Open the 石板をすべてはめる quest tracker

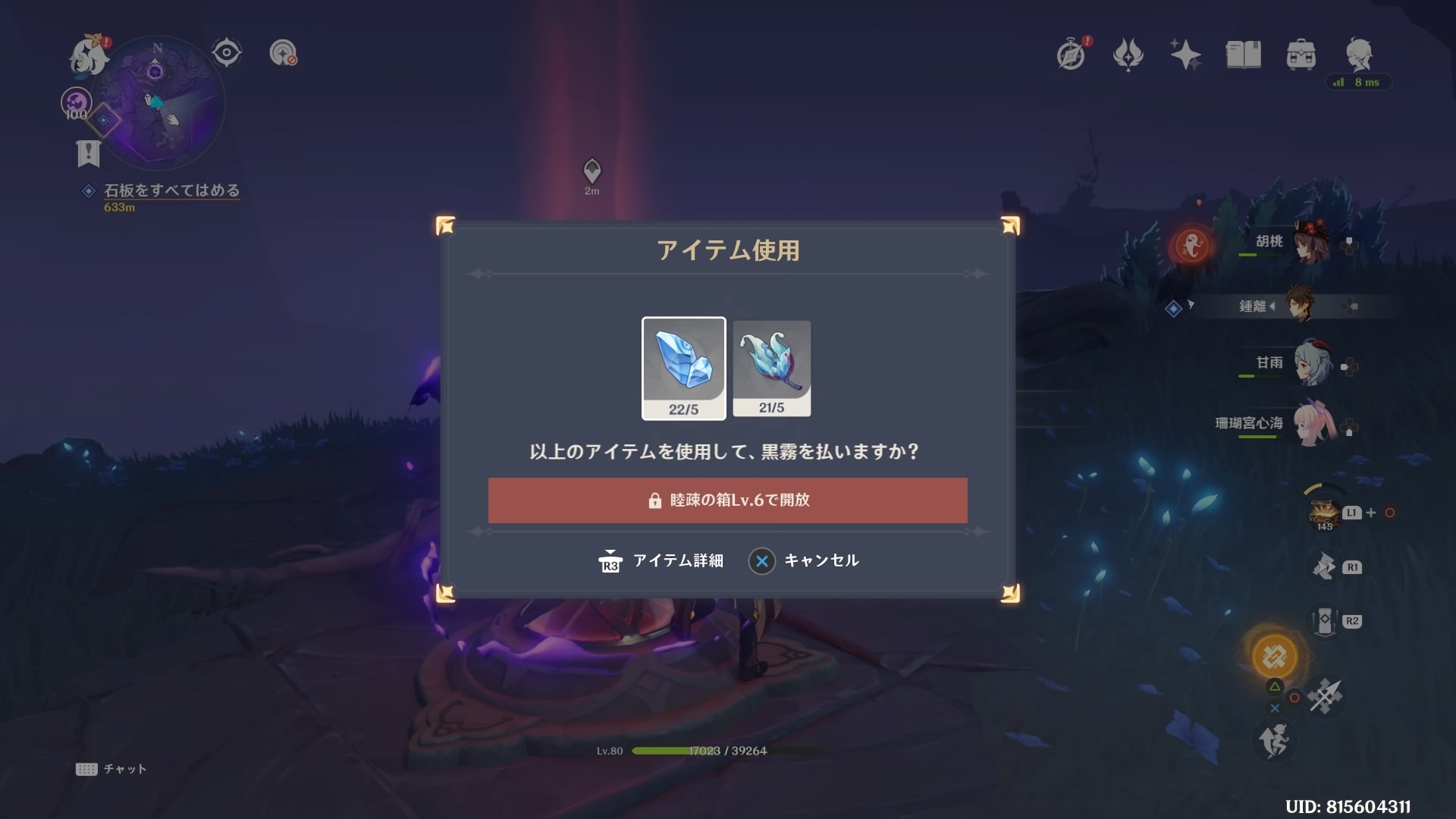point(171,191)
